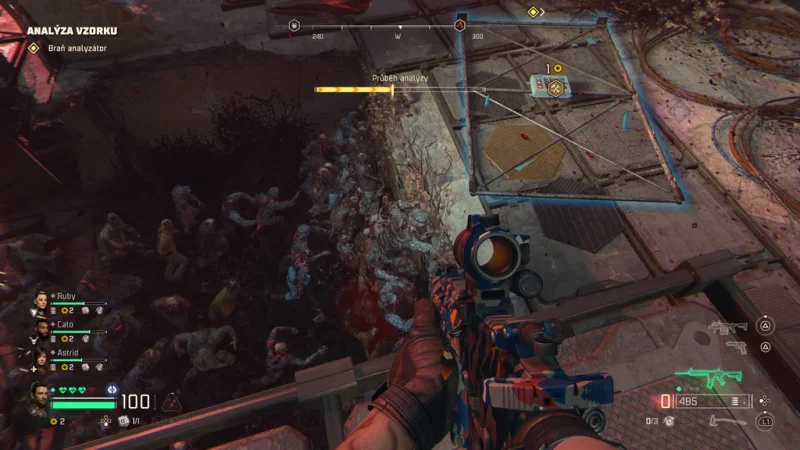Screen dimensions: 800x450
Task: Select the axe melee weapon icon
Action: [726, 421]
